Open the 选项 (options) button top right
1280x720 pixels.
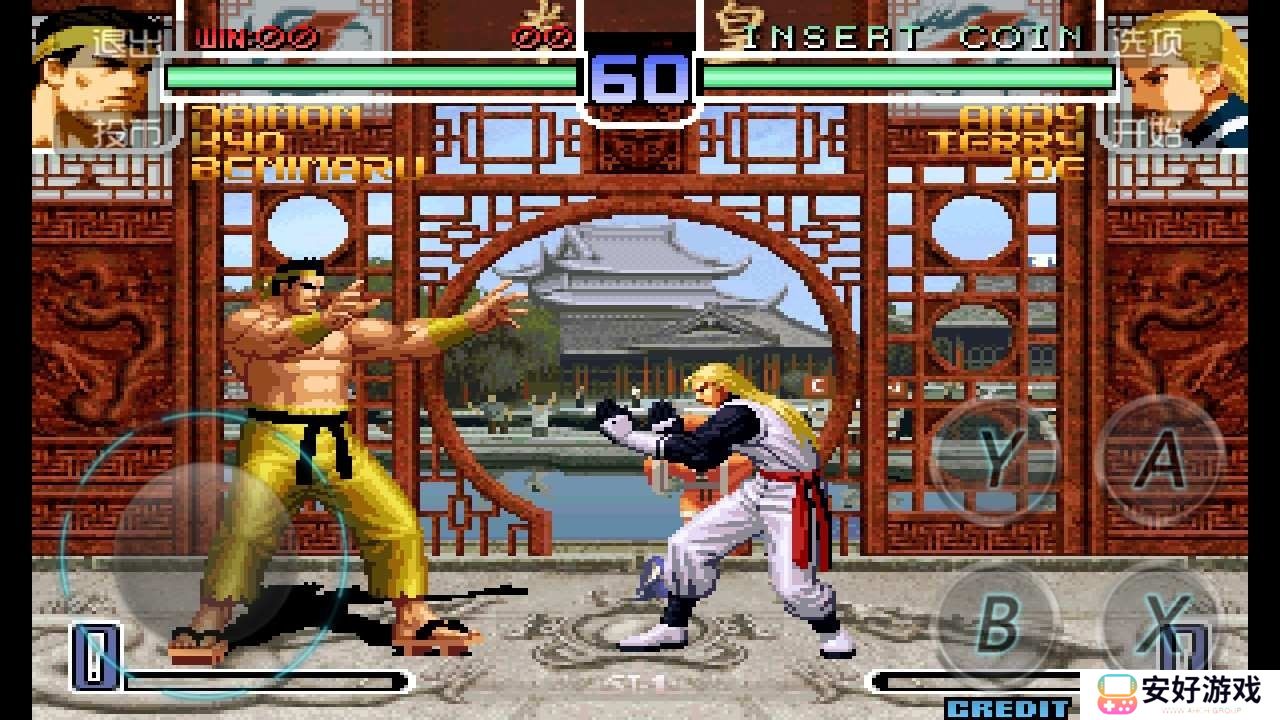point(1148,40)
